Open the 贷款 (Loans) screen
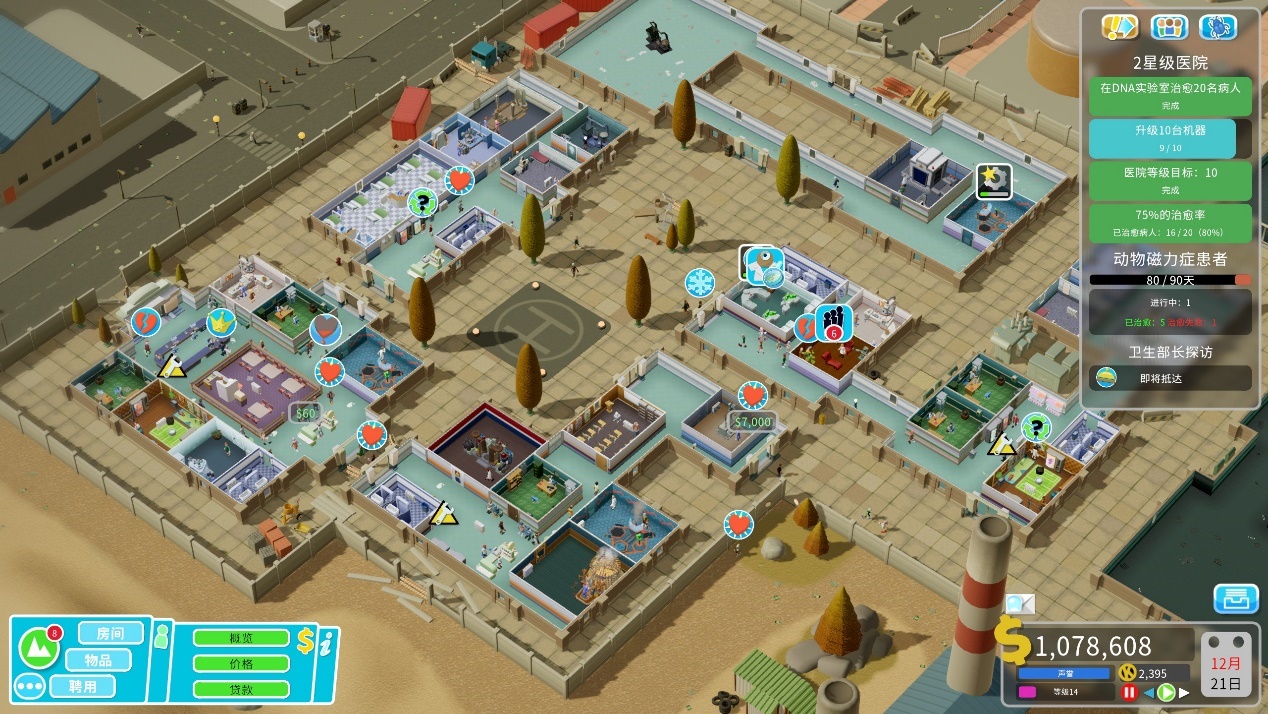The height and width of the screenshot is (714, 1268). point(241,689)
